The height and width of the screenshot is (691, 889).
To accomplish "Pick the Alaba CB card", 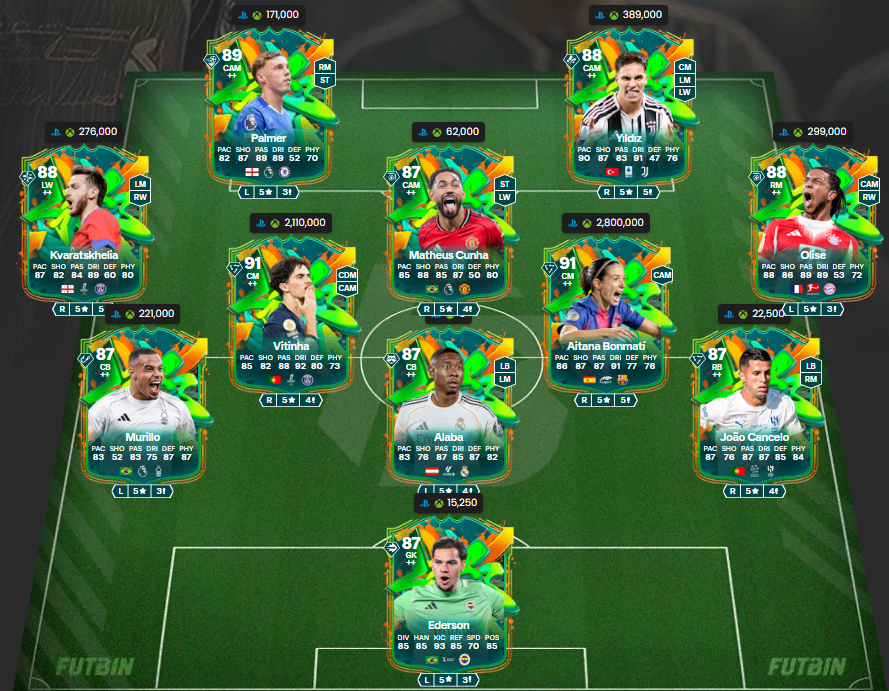I will 447,400.
